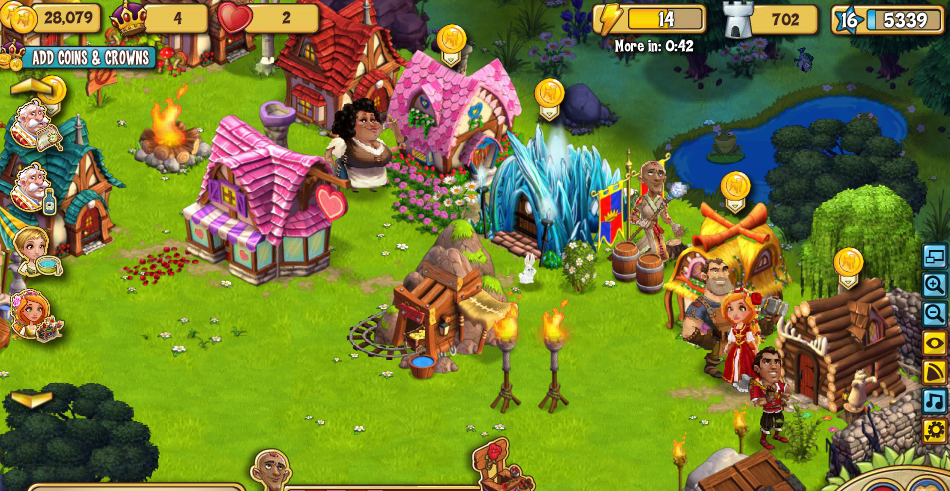
Task: Show more quests with the down arrow
Action: (32, 400)
